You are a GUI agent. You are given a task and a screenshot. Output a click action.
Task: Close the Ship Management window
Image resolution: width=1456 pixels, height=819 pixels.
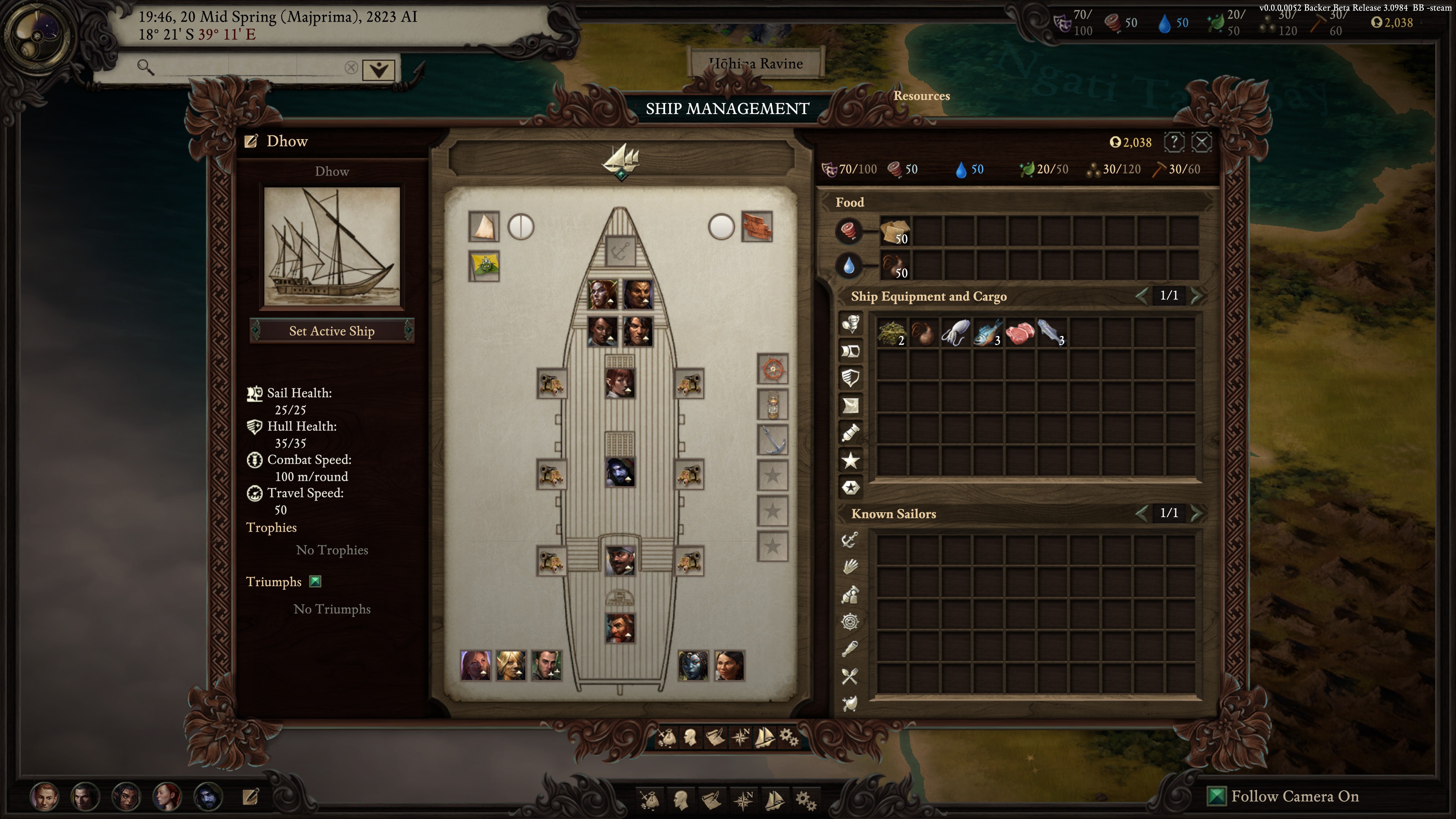click(1201, 142)
